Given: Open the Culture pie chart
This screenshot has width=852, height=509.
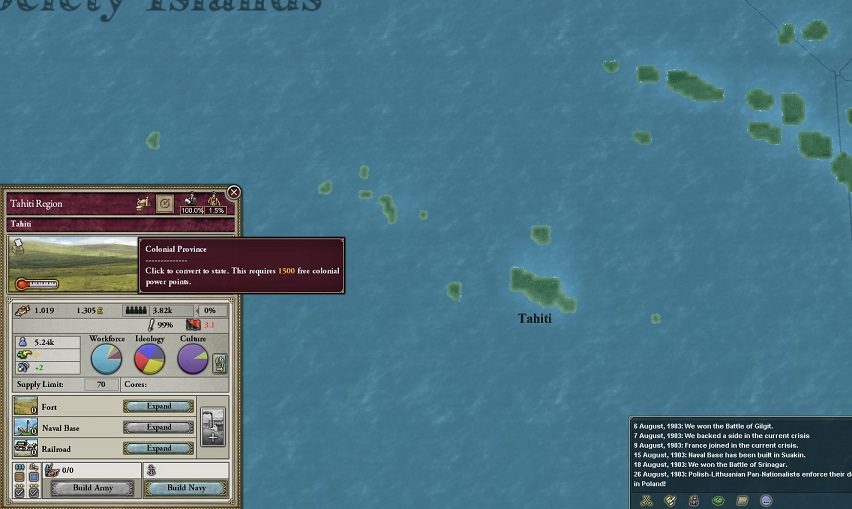Looking at the screenshot, I should click(193, 359).
